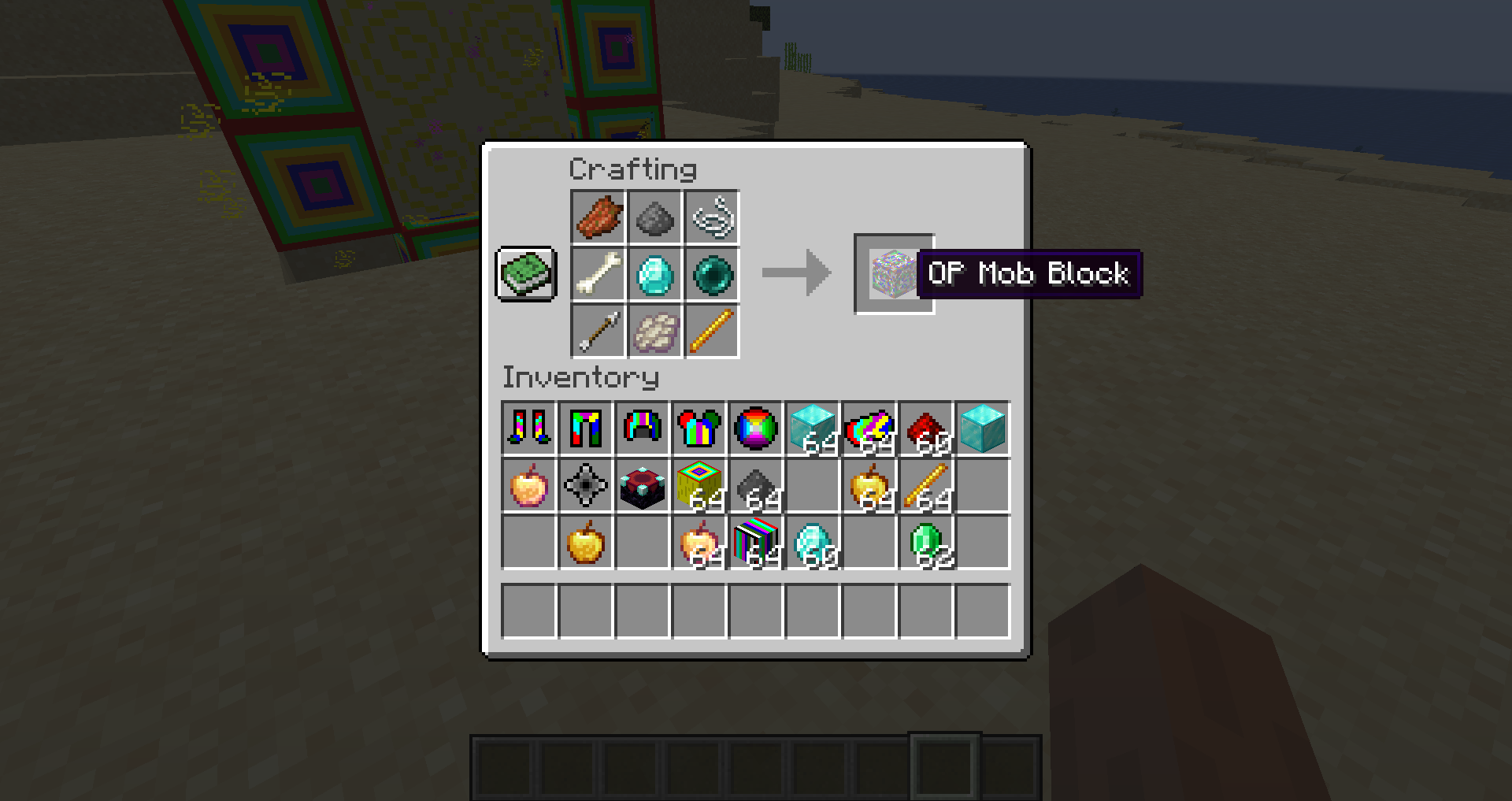Screen dimensions: 1512x801
Task: Pick up the respawn anchor item
Action: point(643,486)
